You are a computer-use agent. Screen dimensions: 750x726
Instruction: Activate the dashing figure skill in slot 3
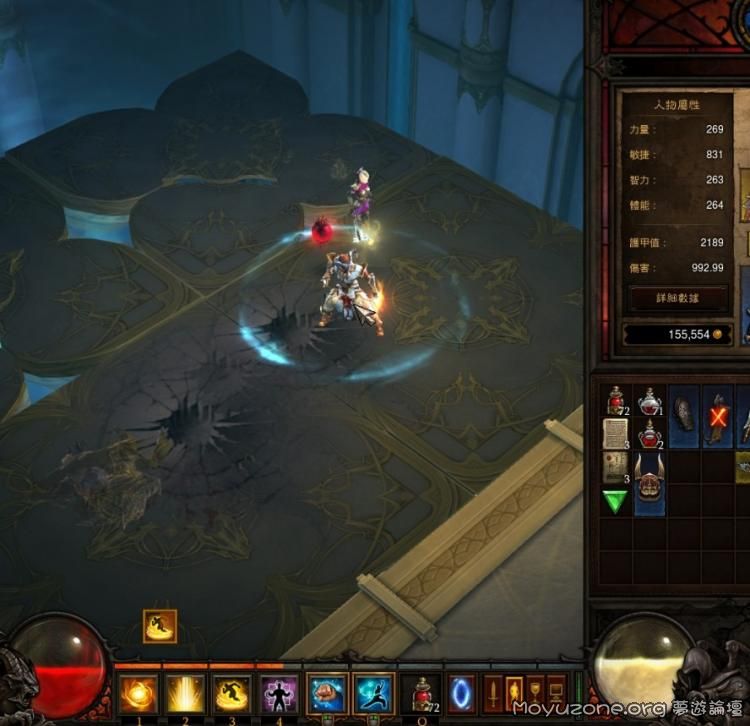(232, 694)
